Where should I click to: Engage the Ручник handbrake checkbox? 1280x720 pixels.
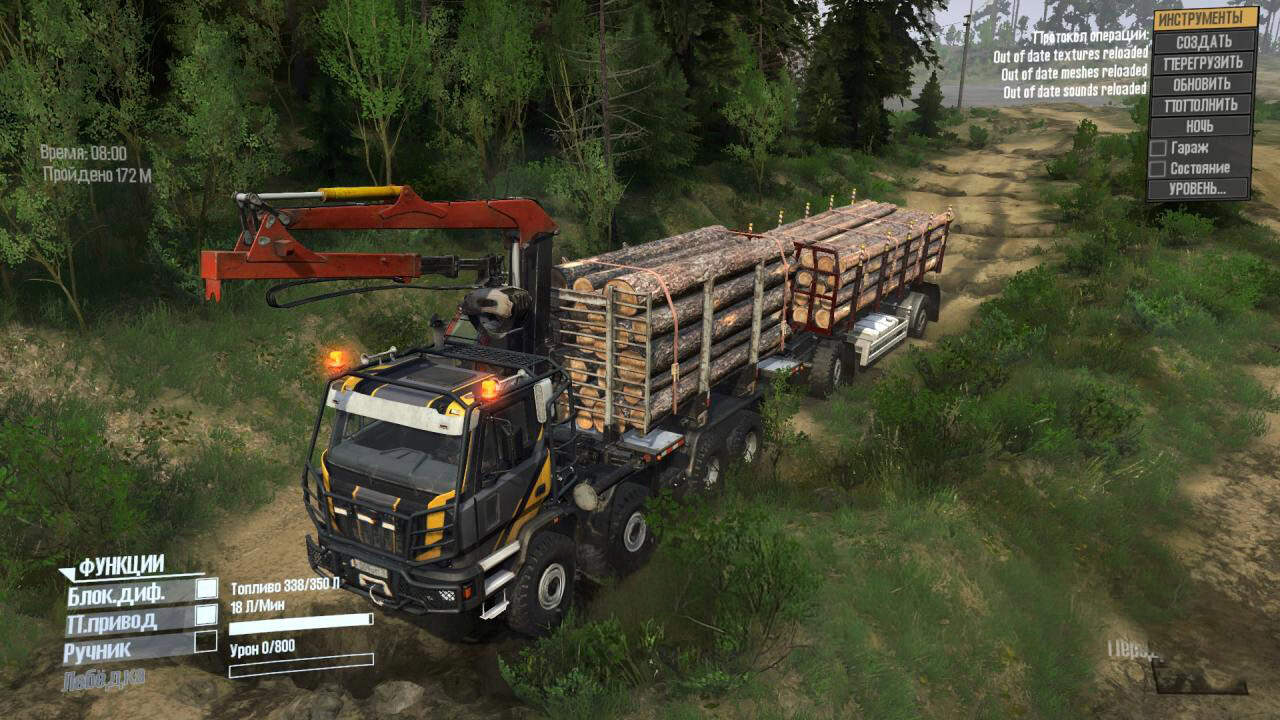(206, 641)
